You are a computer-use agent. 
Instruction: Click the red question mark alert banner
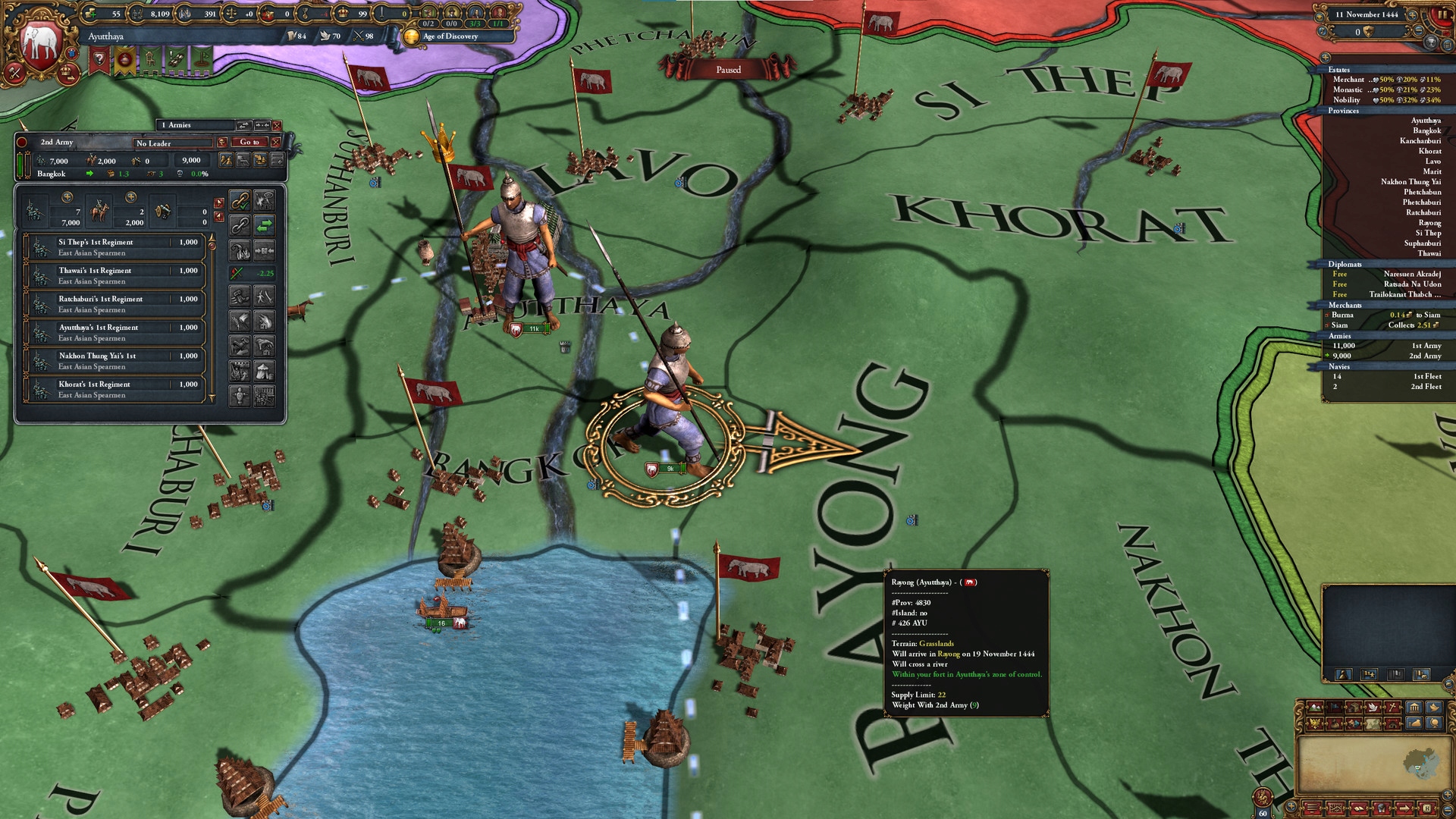[x=99, y=59]
